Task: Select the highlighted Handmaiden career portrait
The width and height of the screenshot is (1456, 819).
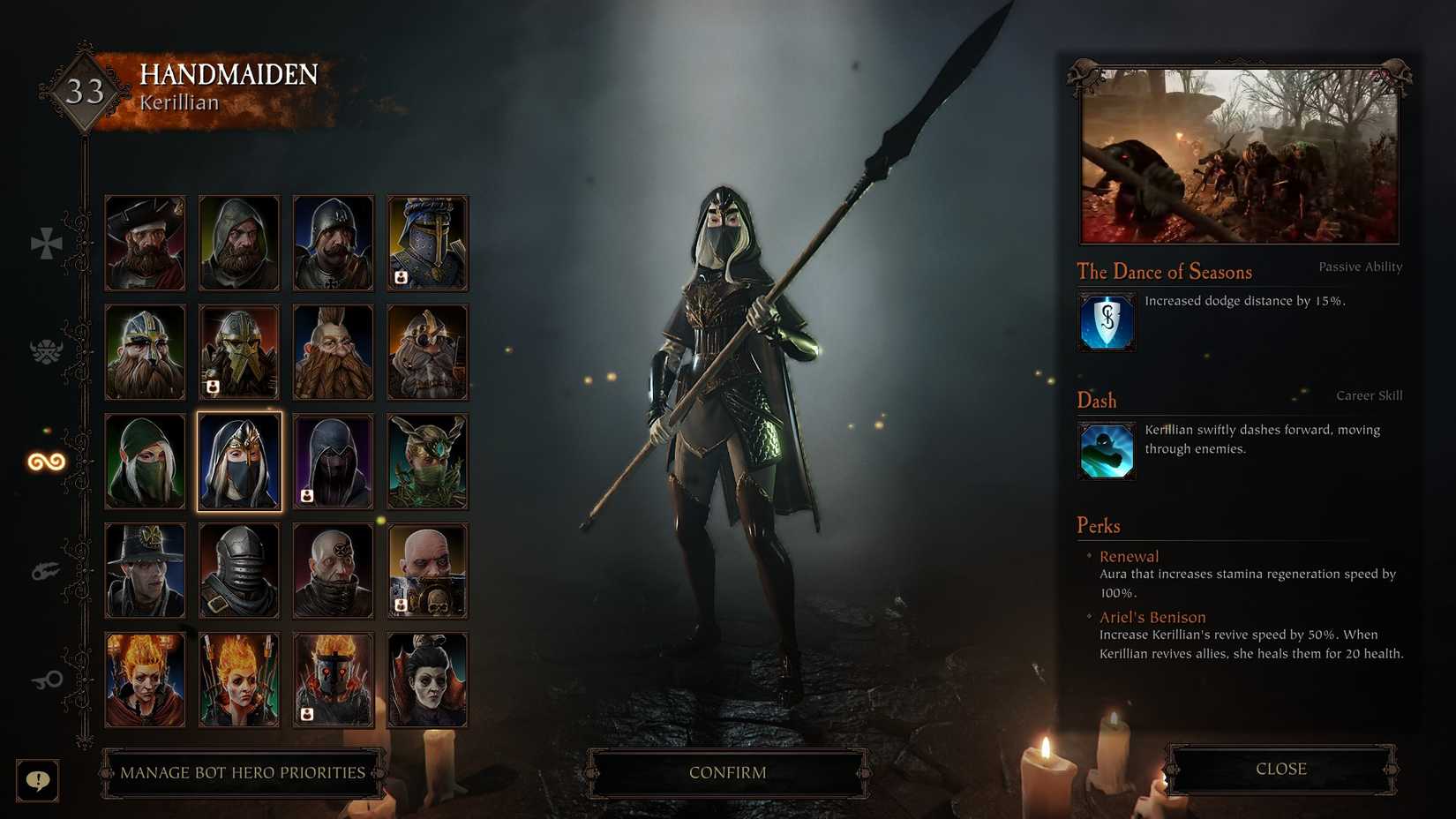Action: coord(239,460)
